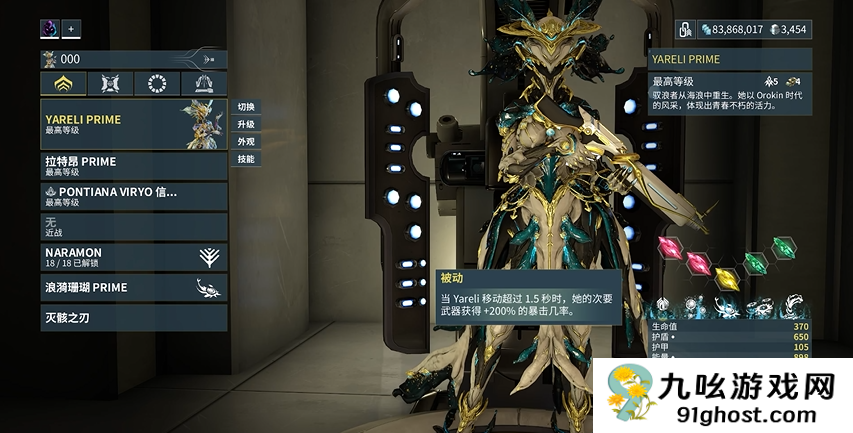Image resolution: width=853 pixels, height=433 pixels.
Task: Open the 灭骸之刃 parazon slot
Action: click(134, 318)
